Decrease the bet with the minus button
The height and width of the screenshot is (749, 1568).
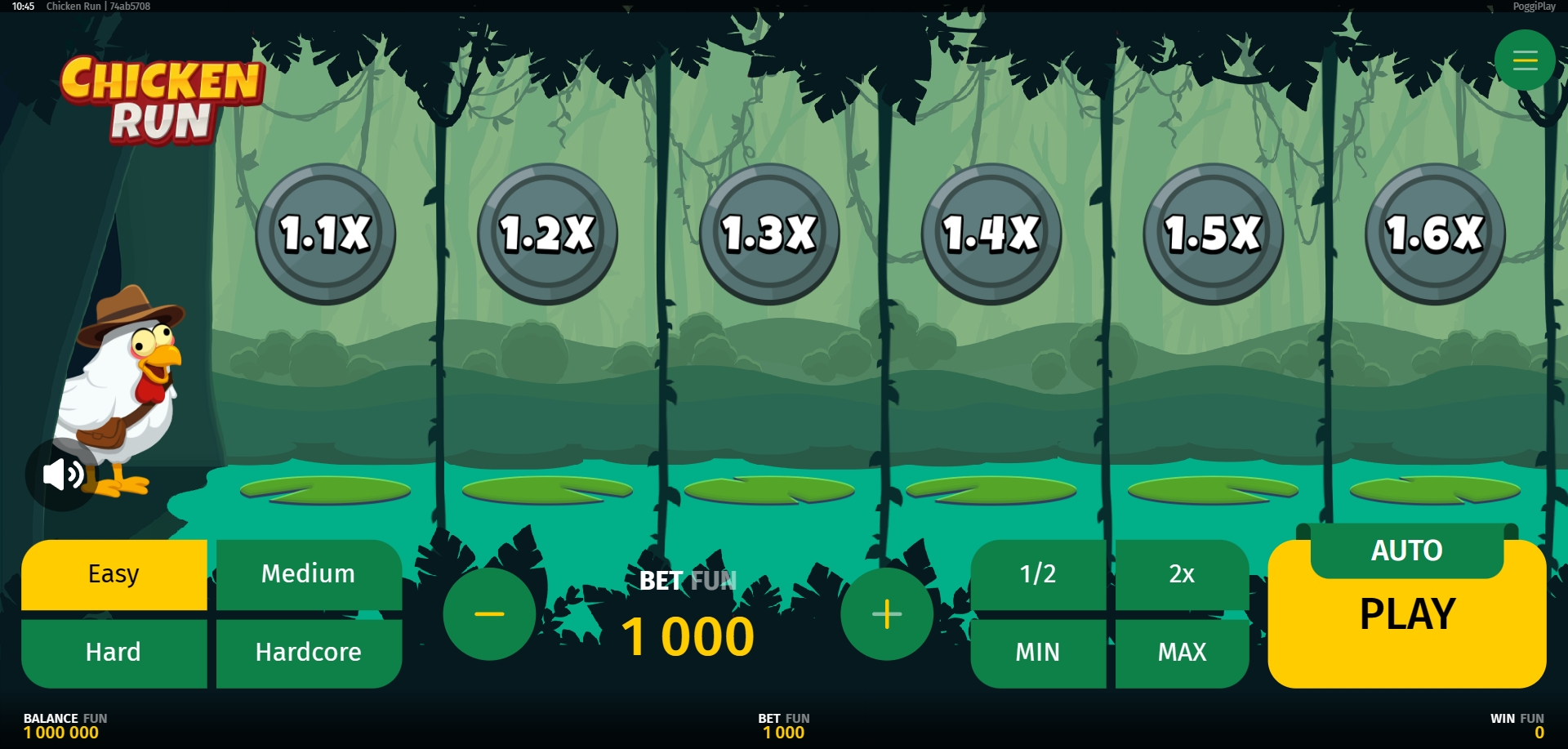489,614
